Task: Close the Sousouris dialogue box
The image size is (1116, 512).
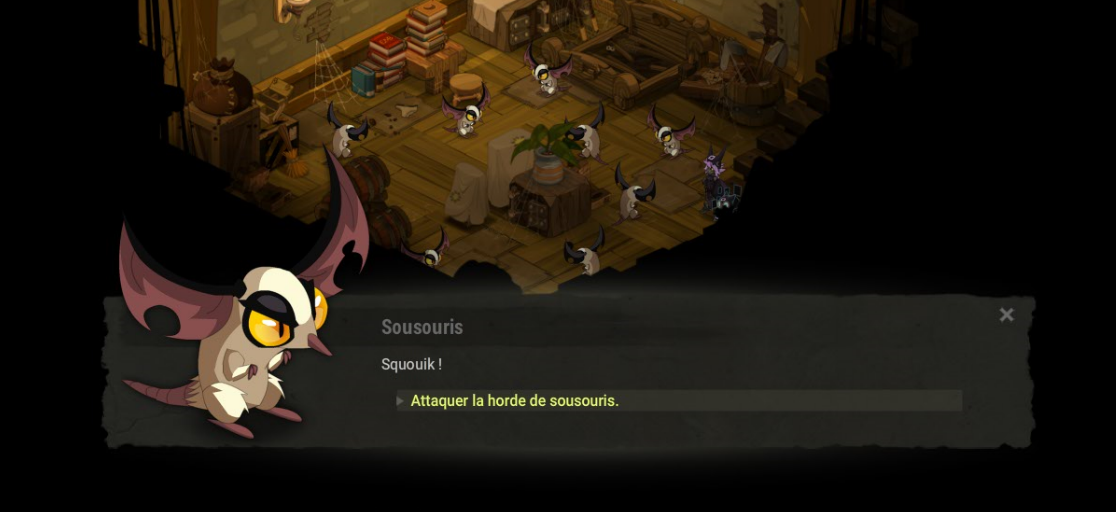Action: pos(1006,315)
